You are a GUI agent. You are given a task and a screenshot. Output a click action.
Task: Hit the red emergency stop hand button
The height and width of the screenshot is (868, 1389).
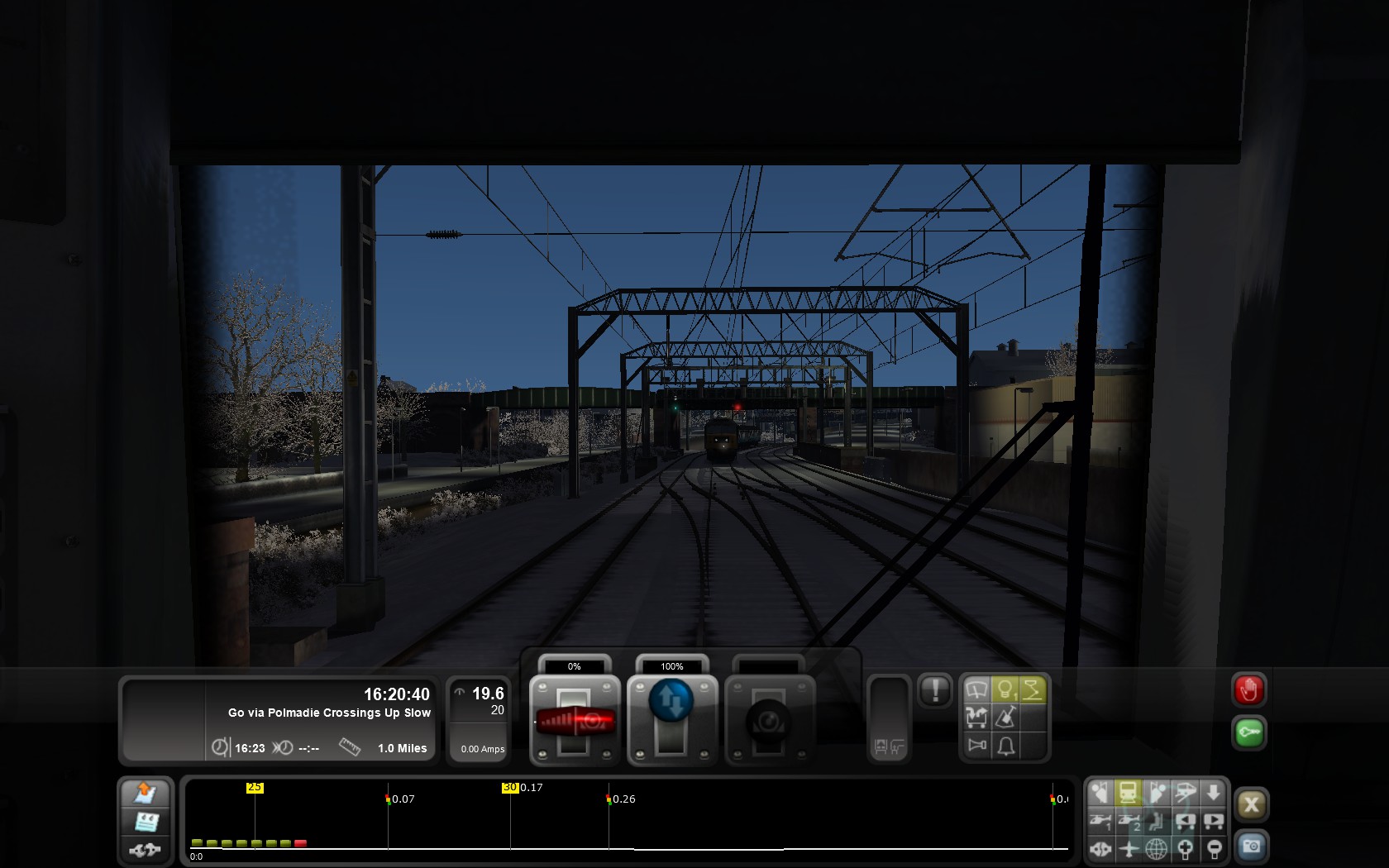(x=1248, y=690)
